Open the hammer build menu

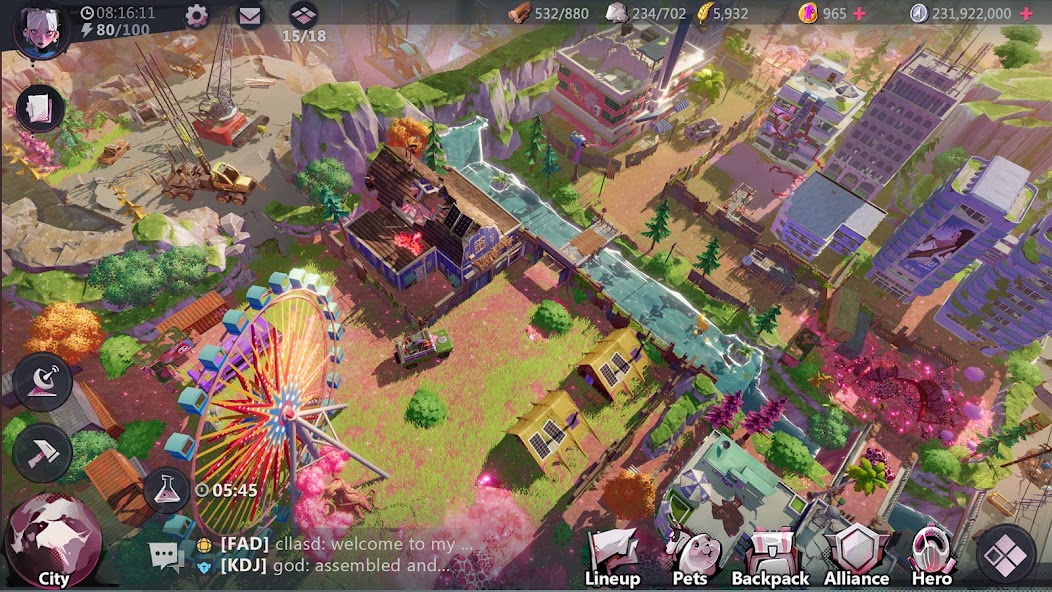click(x=42, y=453)
